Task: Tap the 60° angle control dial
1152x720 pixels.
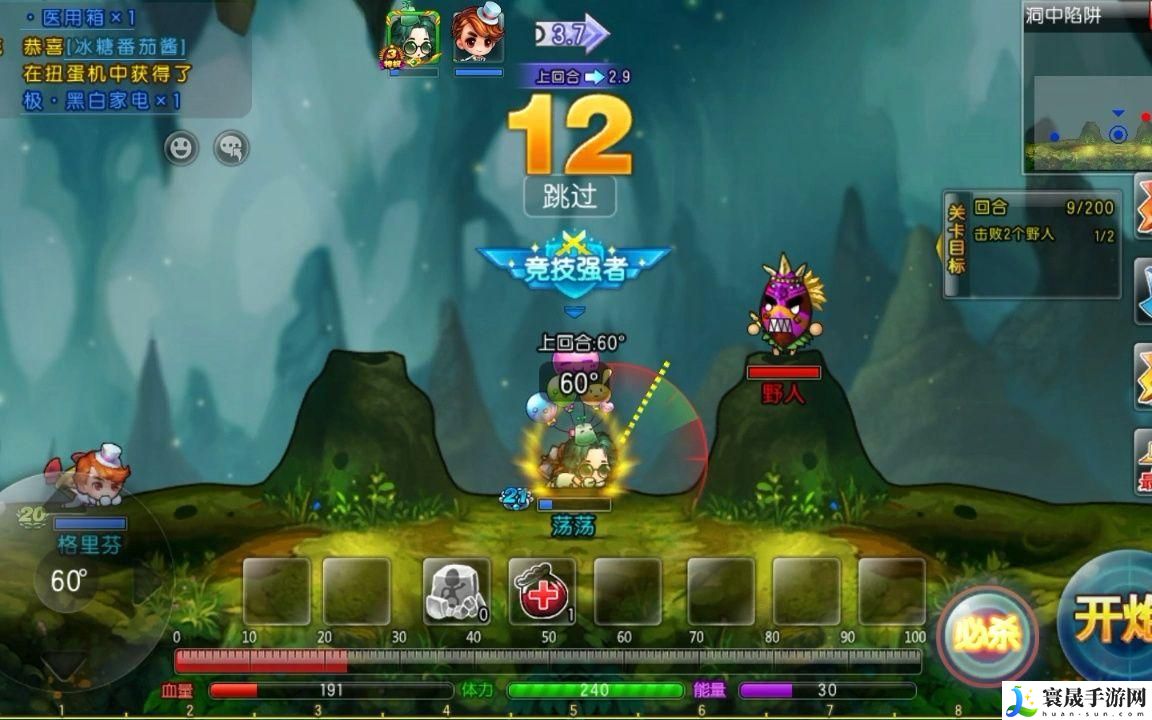Action: (68, 580)
